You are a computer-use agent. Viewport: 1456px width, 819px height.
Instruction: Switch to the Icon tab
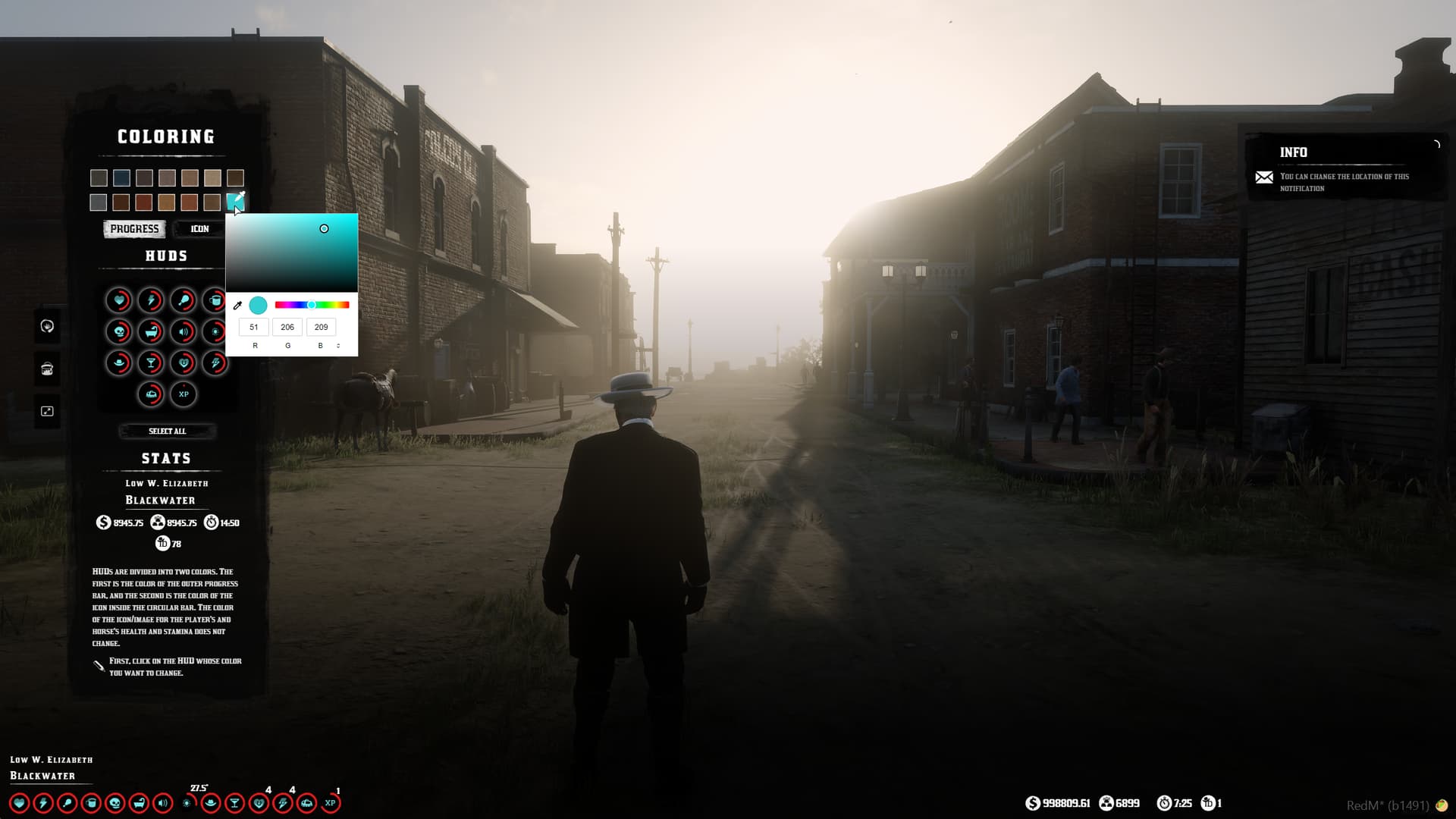pos(199,228)
